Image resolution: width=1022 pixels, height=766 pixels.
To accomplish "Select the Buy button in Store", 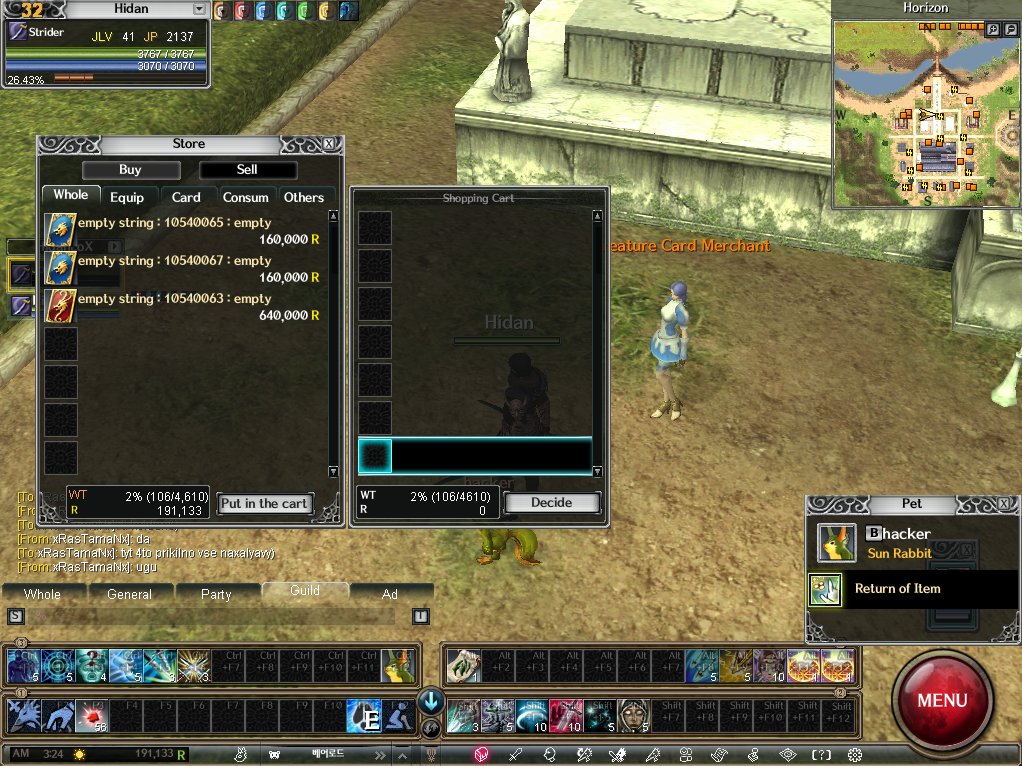I will tap(130, 170).
